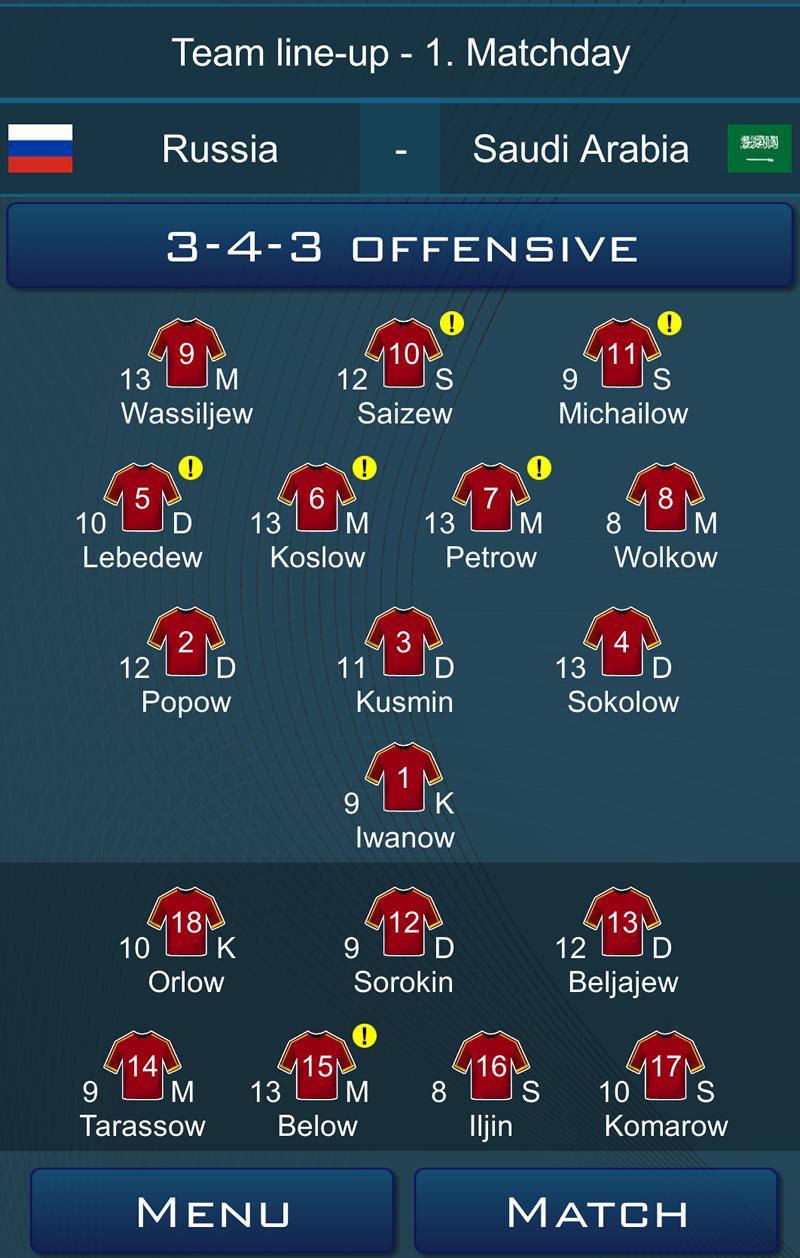Select Michailow's number 11 jersey

[x=621, y=355]
